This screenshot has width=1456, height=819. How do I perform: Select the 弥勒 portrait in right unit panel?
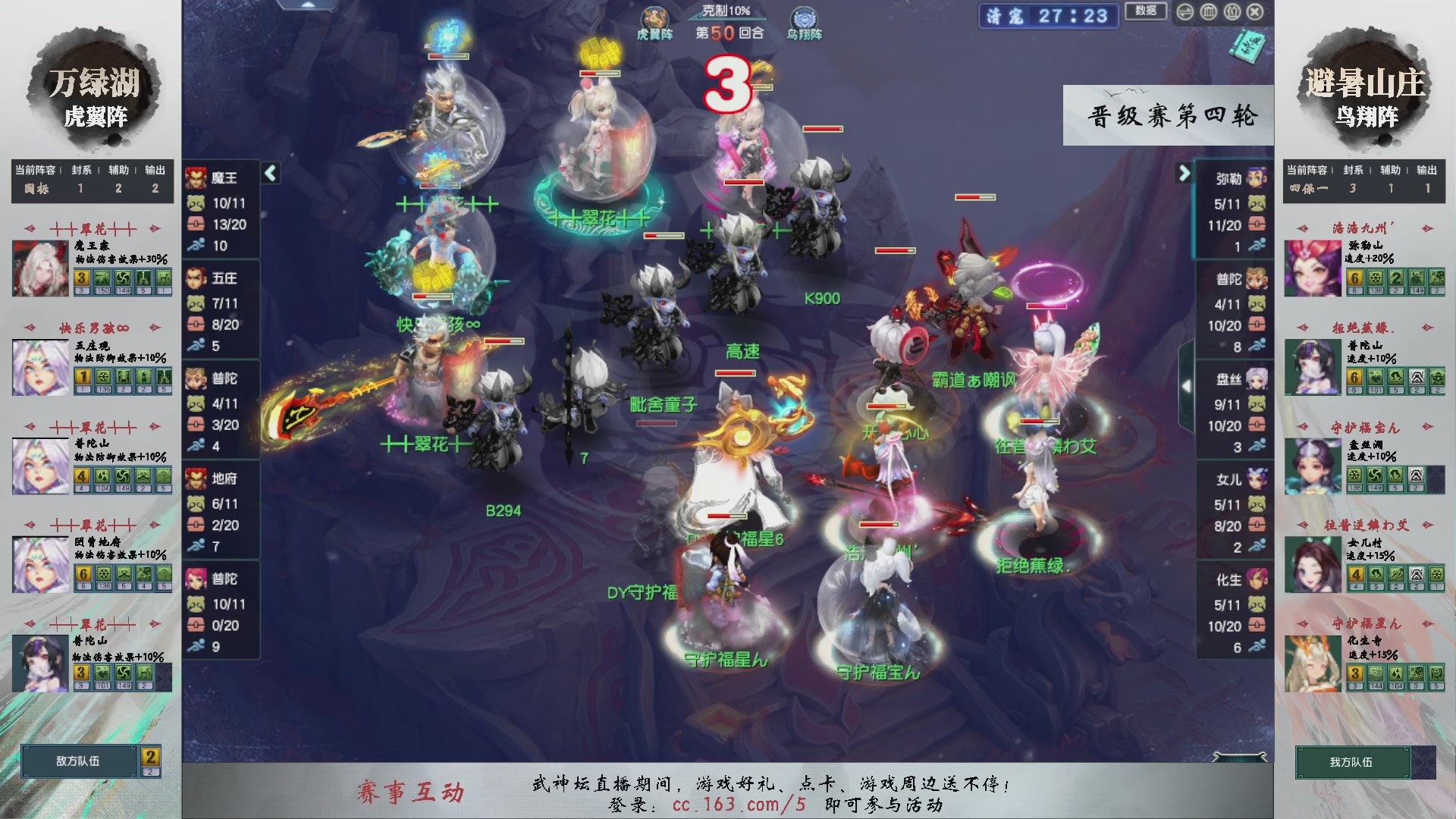1256,178
